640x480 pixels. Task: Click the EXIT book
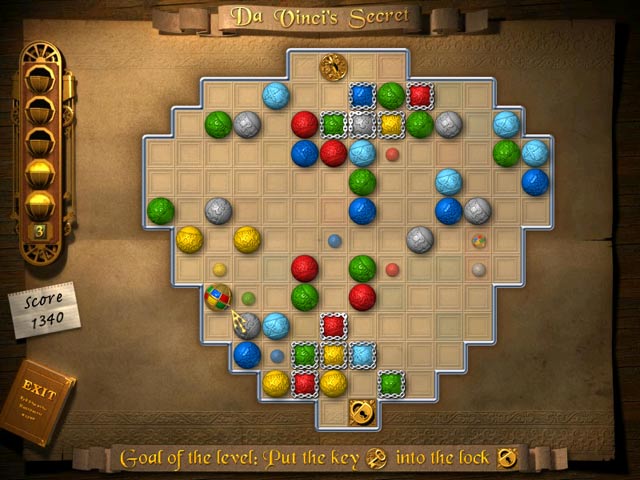coord(36,400)
